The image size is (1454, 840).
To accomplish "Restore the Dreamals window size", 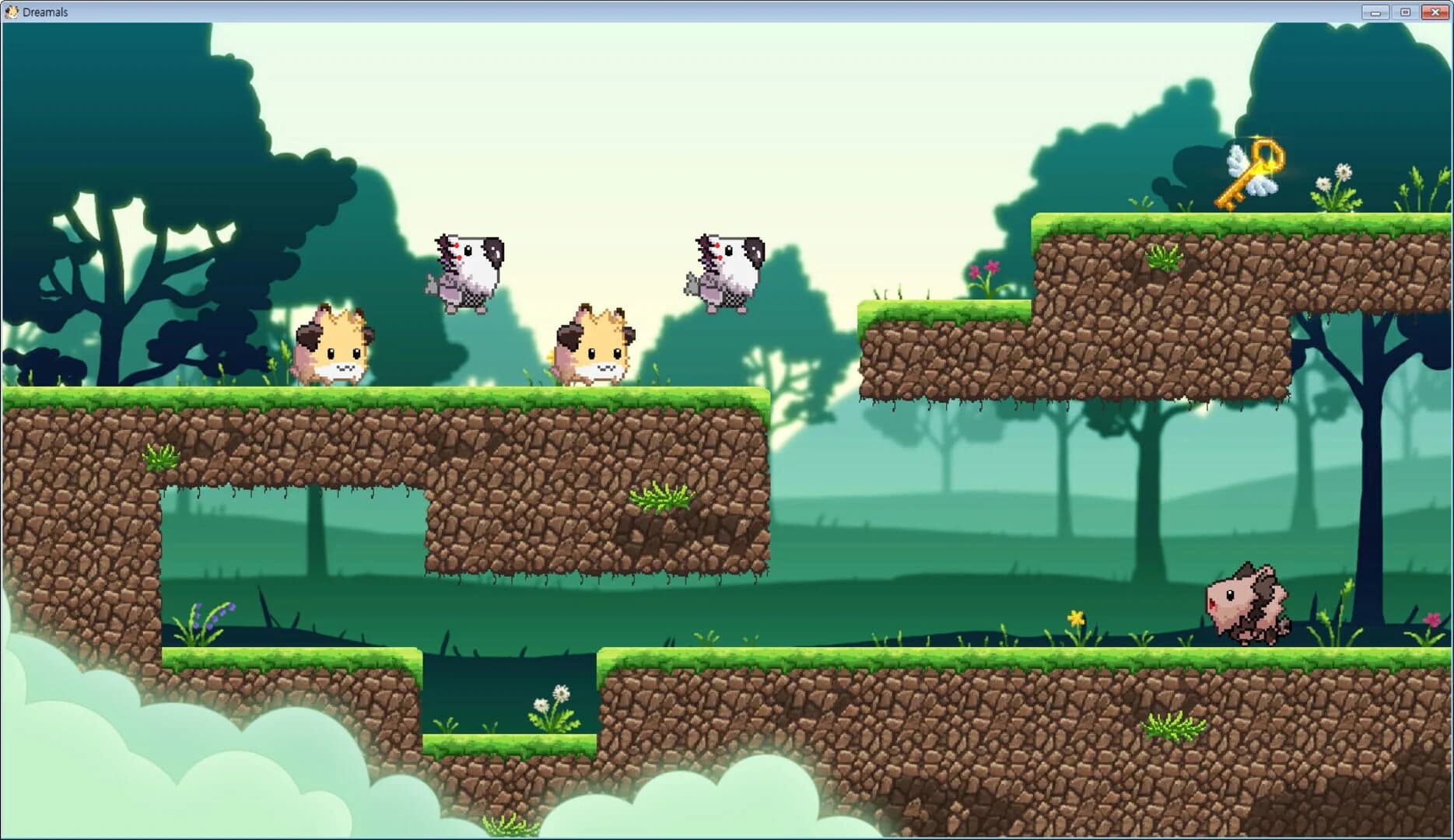I will 1404,12.
